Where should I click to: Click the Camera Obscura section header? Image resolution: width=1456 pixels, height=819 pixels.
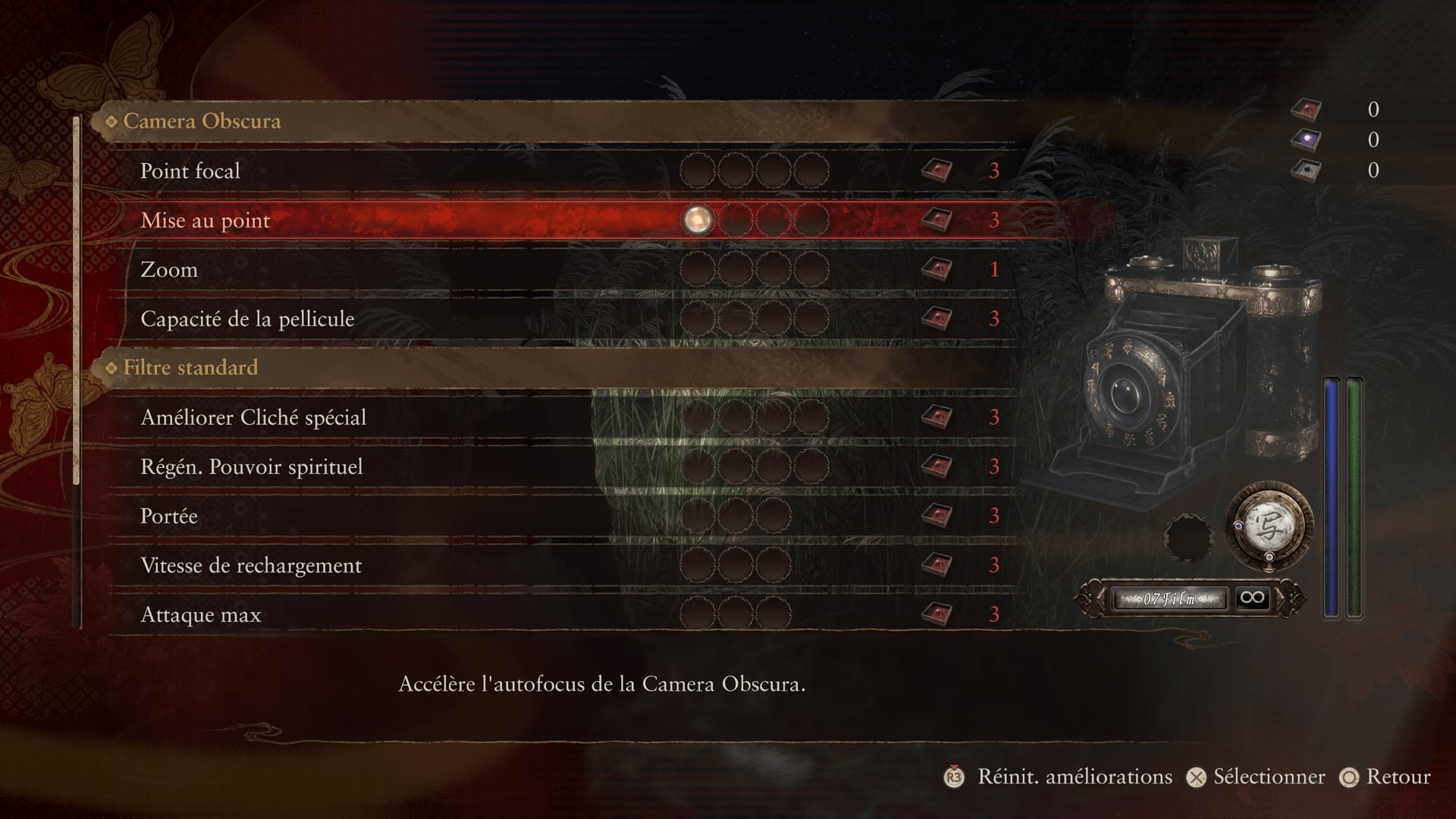(202, 121)
